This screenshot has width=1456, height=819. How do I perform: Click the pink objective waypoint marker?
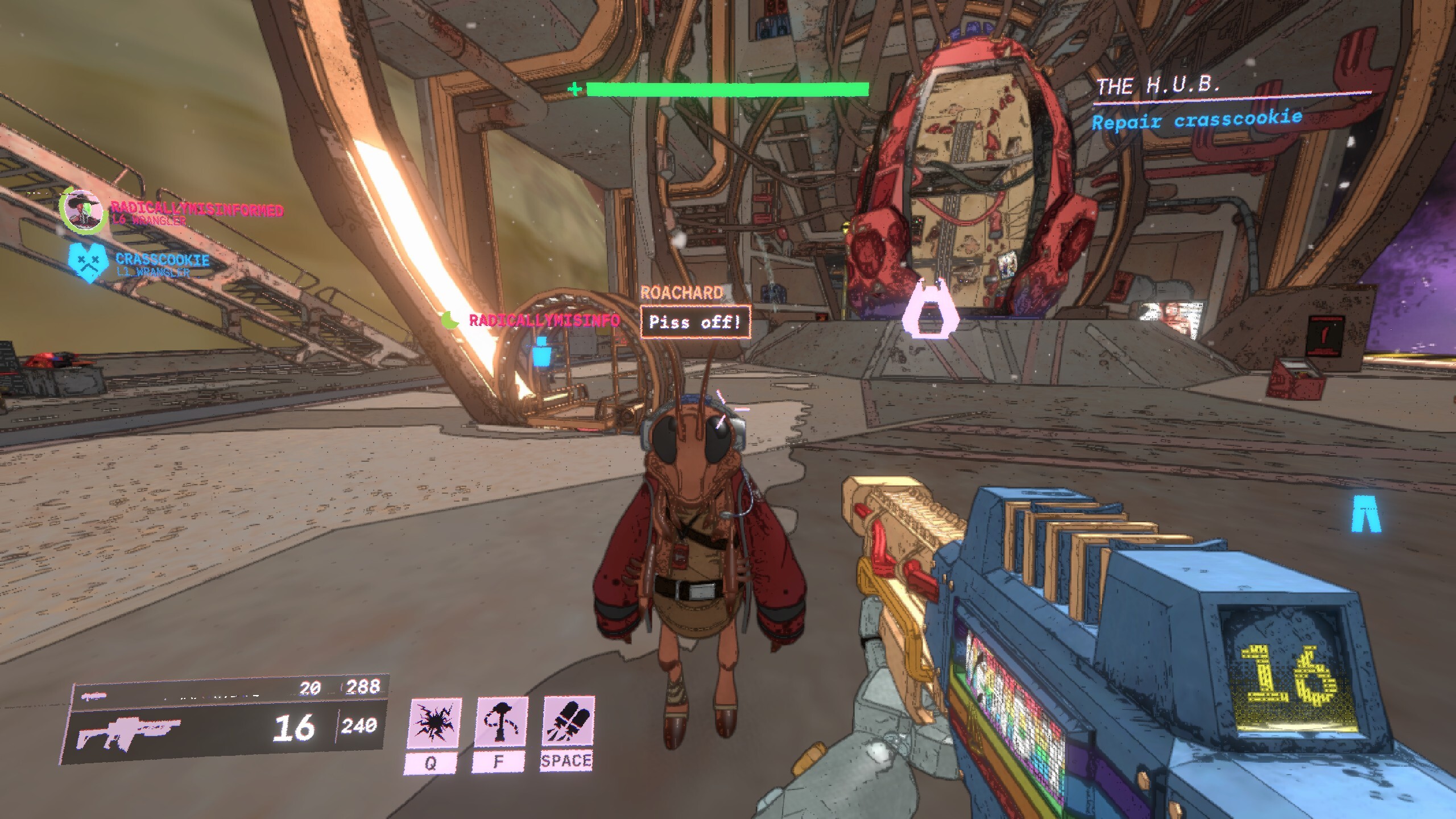pos(929,311)
